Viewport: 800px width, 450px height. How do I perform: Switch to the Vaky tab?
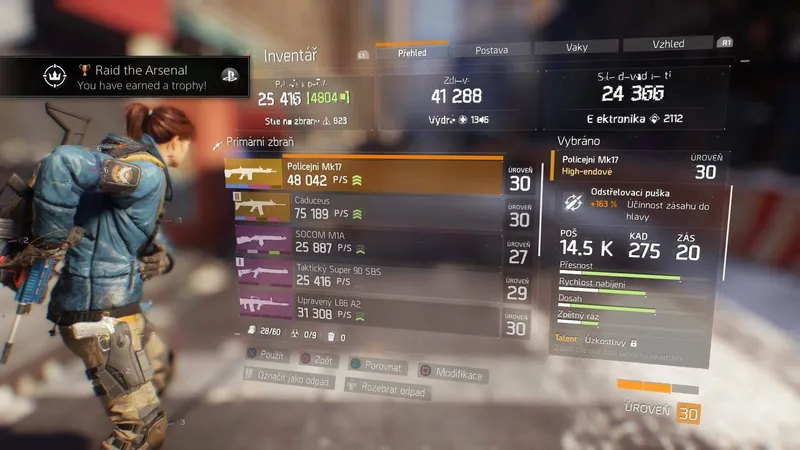577,47
